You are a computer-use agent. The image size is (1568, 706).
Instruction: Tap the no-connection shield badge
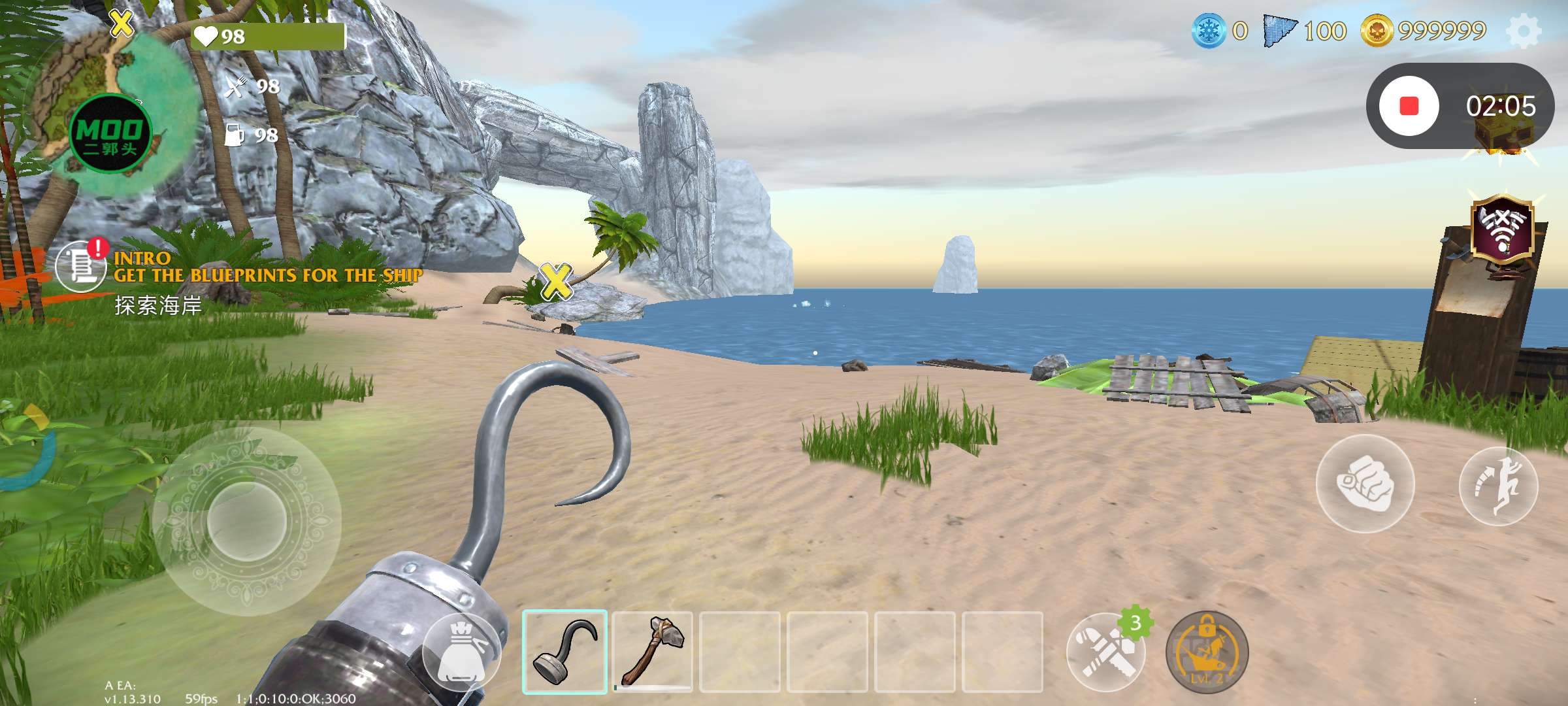coord(1502,230)
